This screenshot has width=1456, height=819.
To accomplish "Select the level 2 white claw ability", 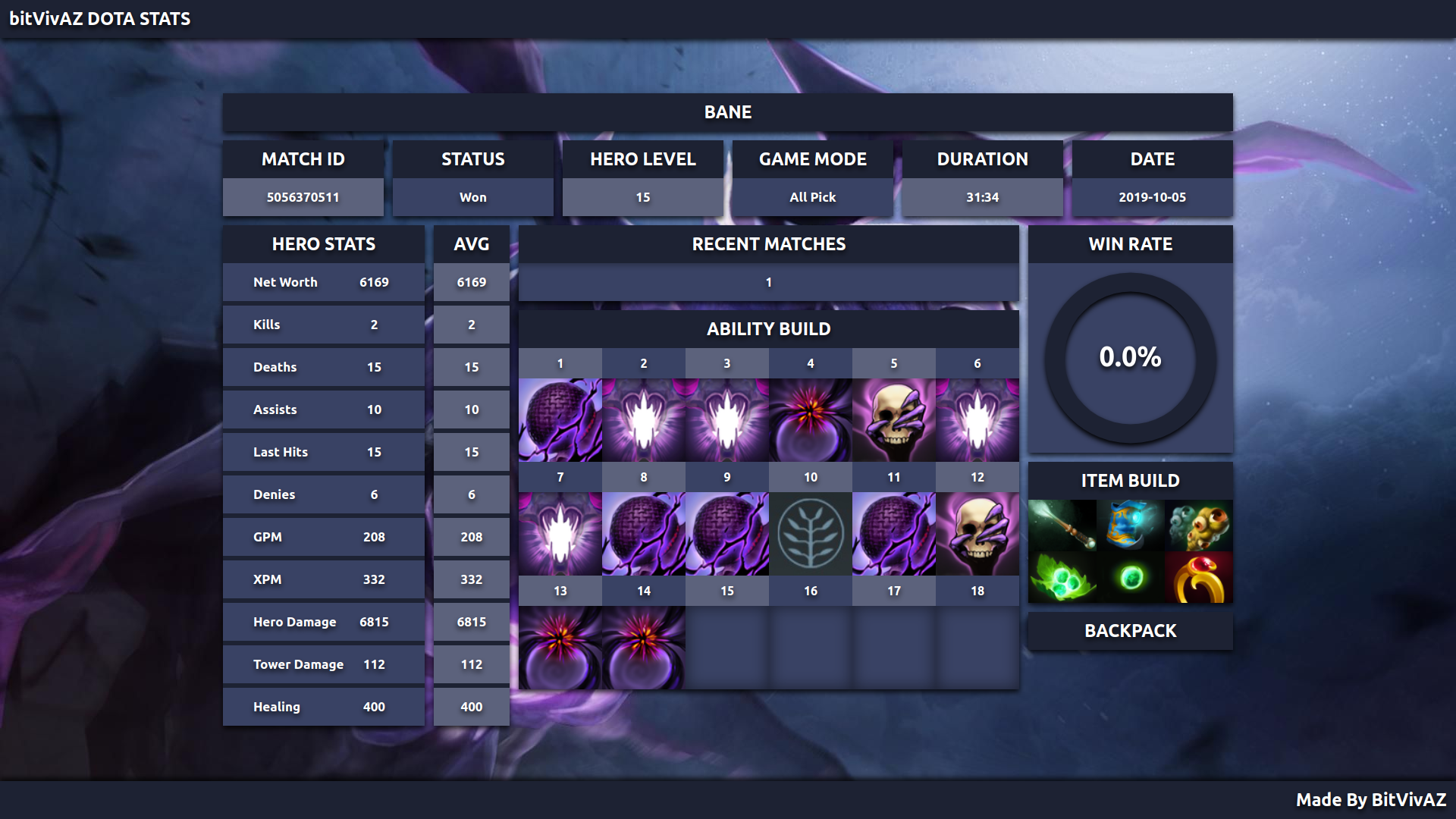I will (x=644, y=420).
